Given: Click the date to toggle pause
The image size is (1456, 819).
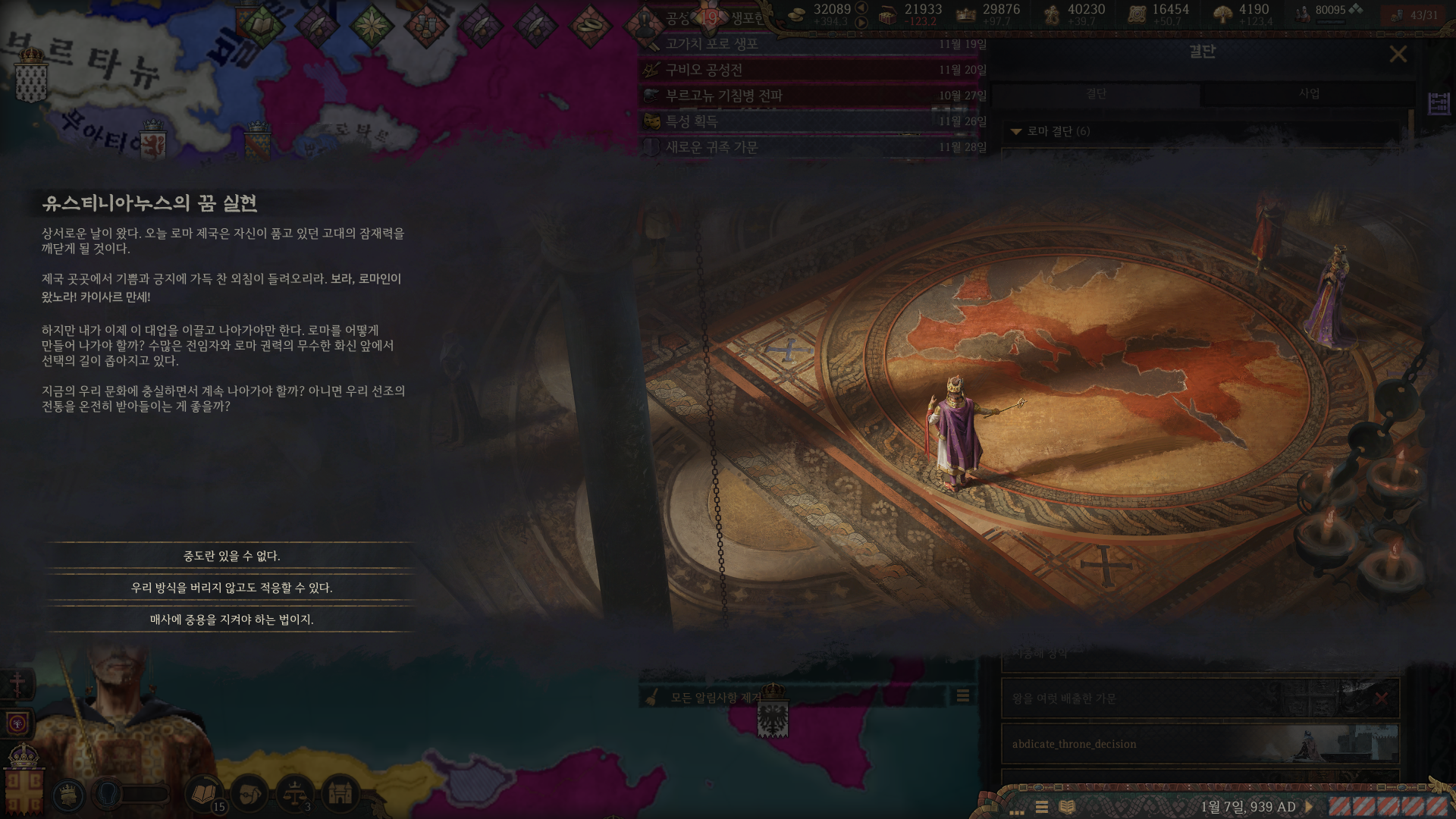Looking at the screenshot, I should point(1248,807).
